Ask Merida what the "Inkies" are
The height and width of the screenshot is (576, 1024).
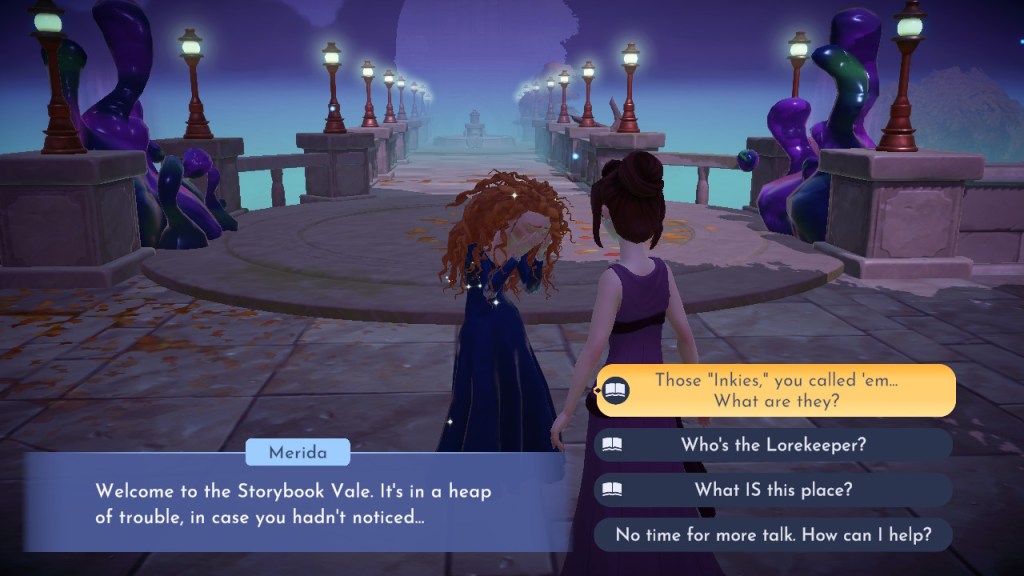[x=775, y=390]
